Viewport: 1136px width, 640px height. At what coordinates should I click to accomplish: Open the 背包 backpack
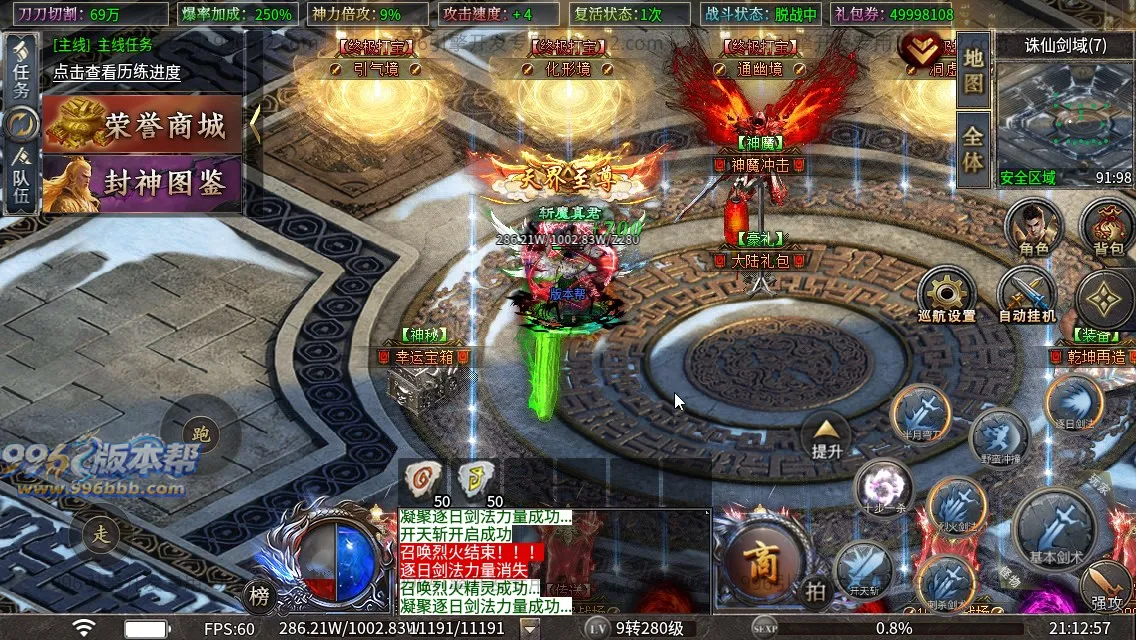[1107, 226]
